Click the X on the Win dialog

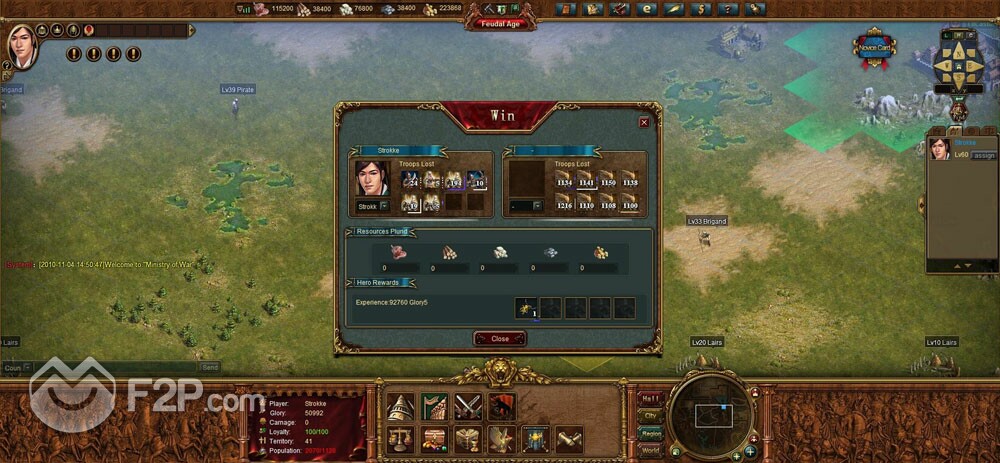[644, 122]
